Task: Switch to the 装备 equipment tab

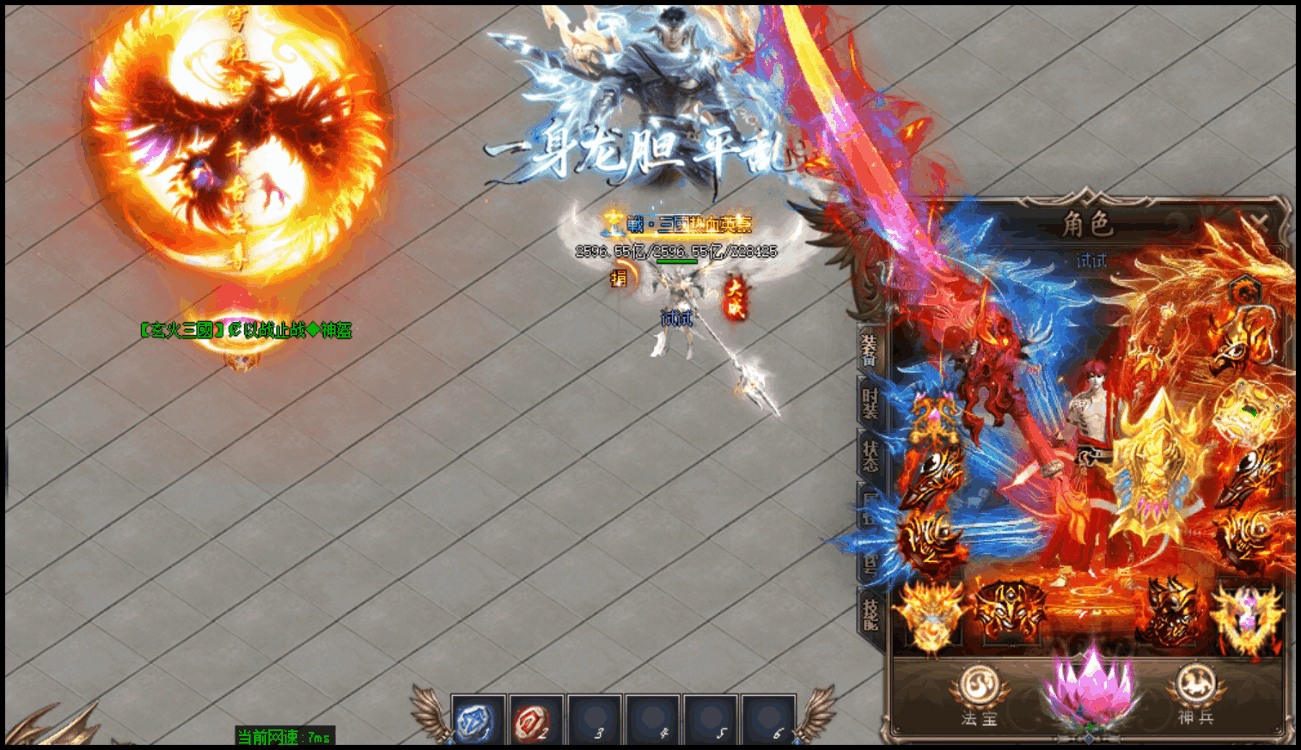Action: tap(870, 350)
